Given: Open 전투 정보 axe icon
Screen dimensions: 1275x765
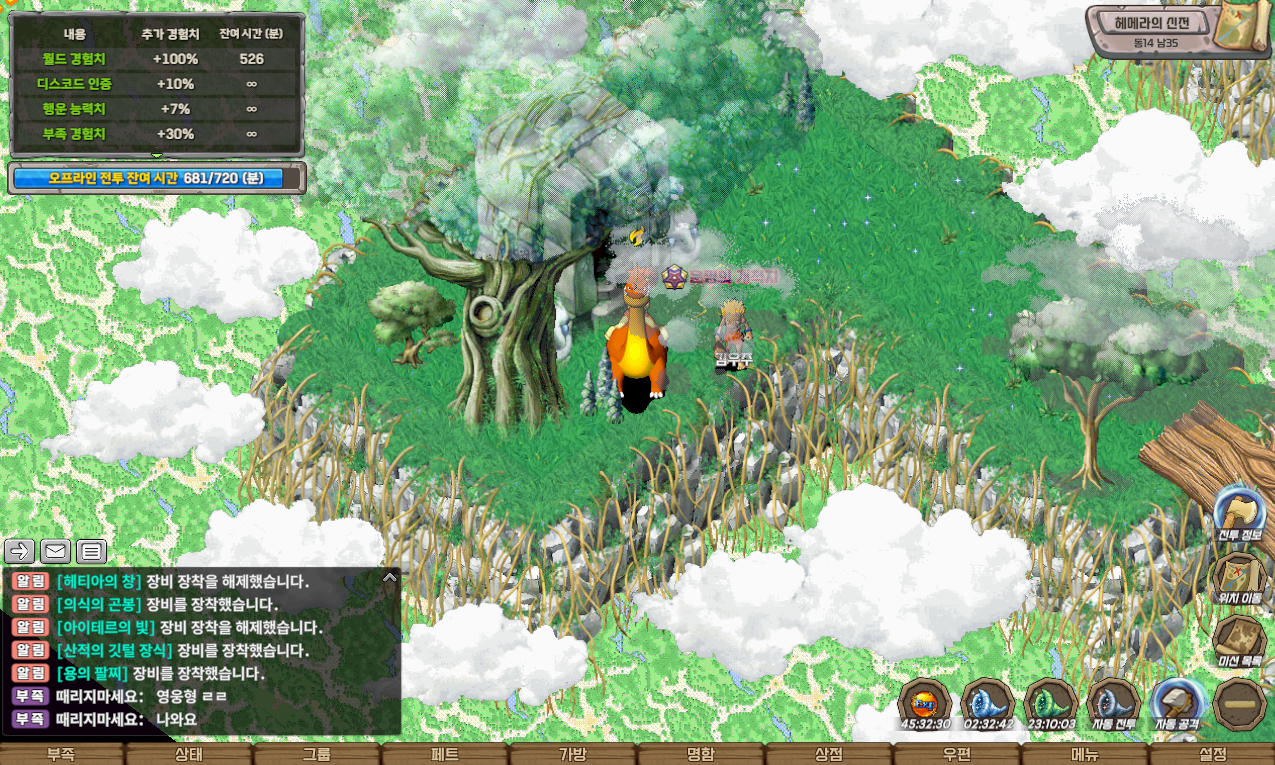Looking at the screenshot, I should (x=1240, y=513).
